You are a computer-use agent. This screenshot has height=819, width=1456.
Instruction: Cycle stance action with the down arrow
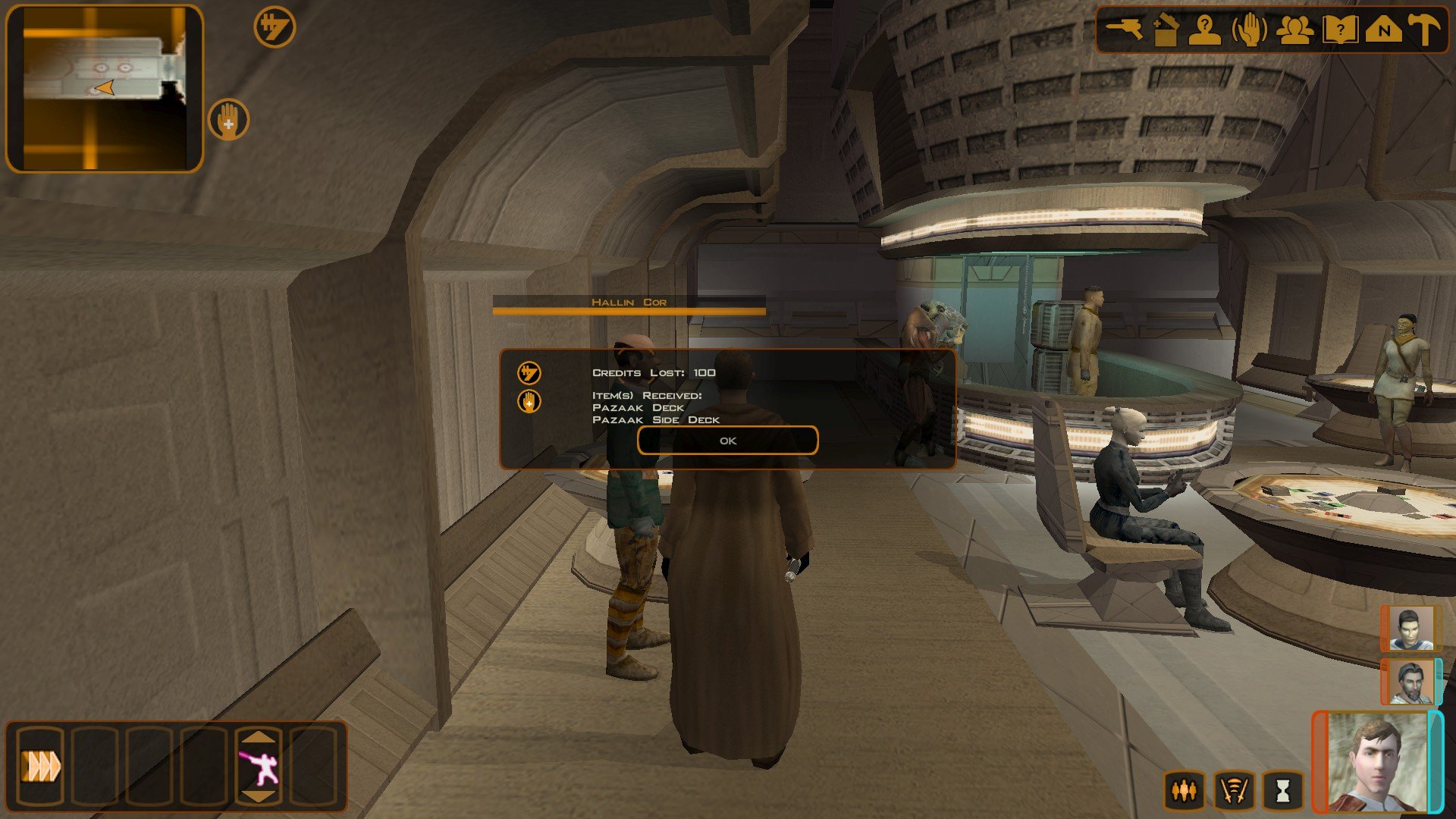(x=259, y=795)
